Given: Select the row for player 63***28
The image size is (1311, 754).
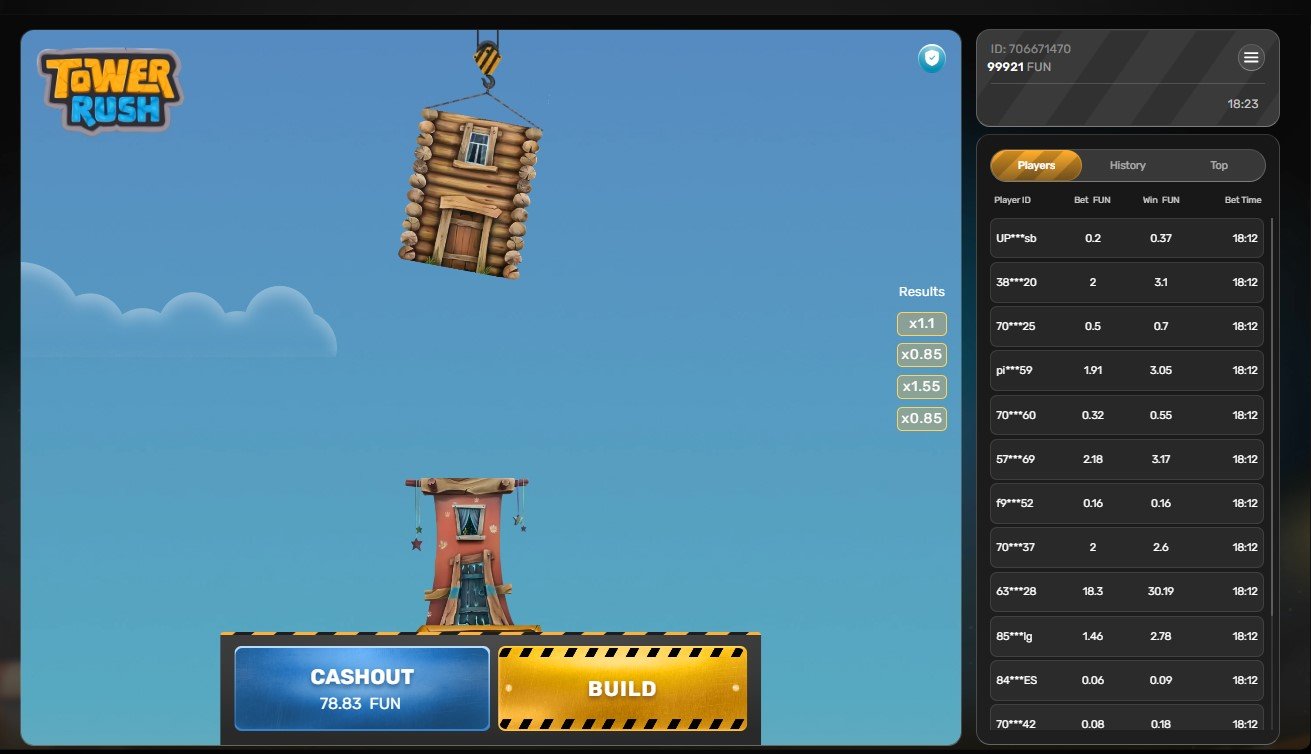Looking at the screenshot, I should pyautogui.click(x=1126, y=591).
